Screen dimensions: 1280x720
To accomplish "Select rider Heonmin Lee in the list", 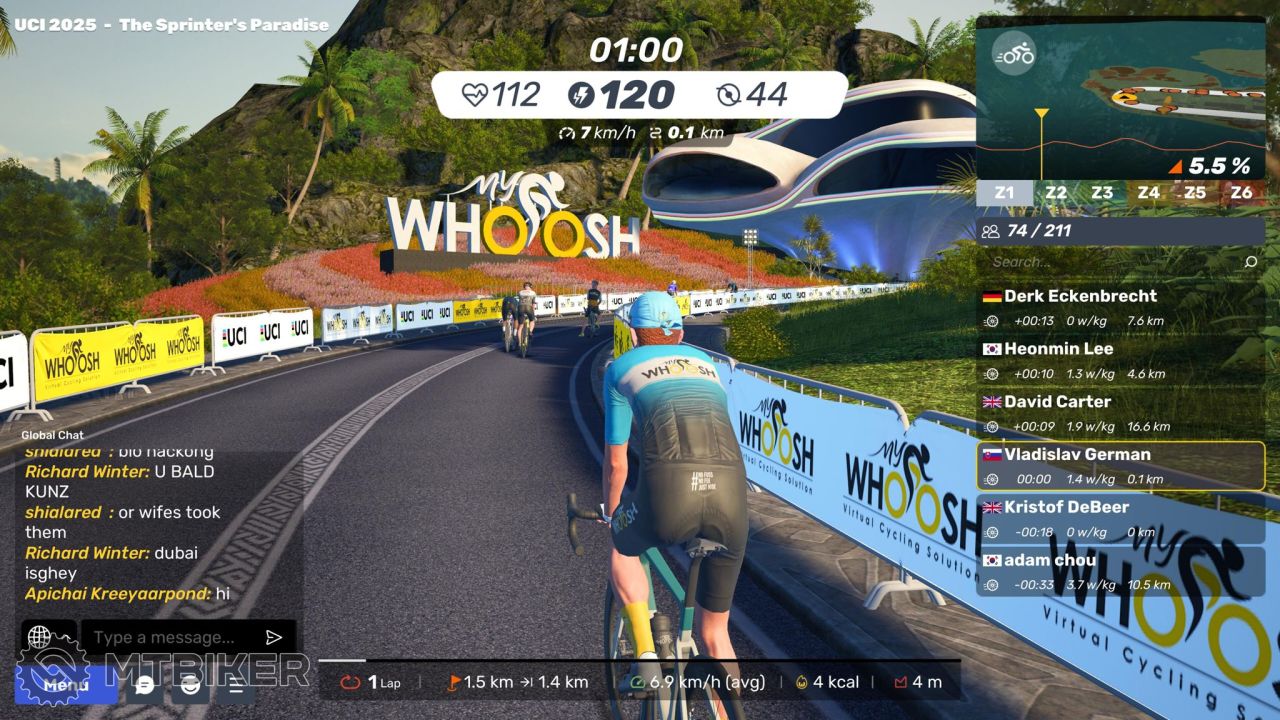I will [x=1120, y=361].
